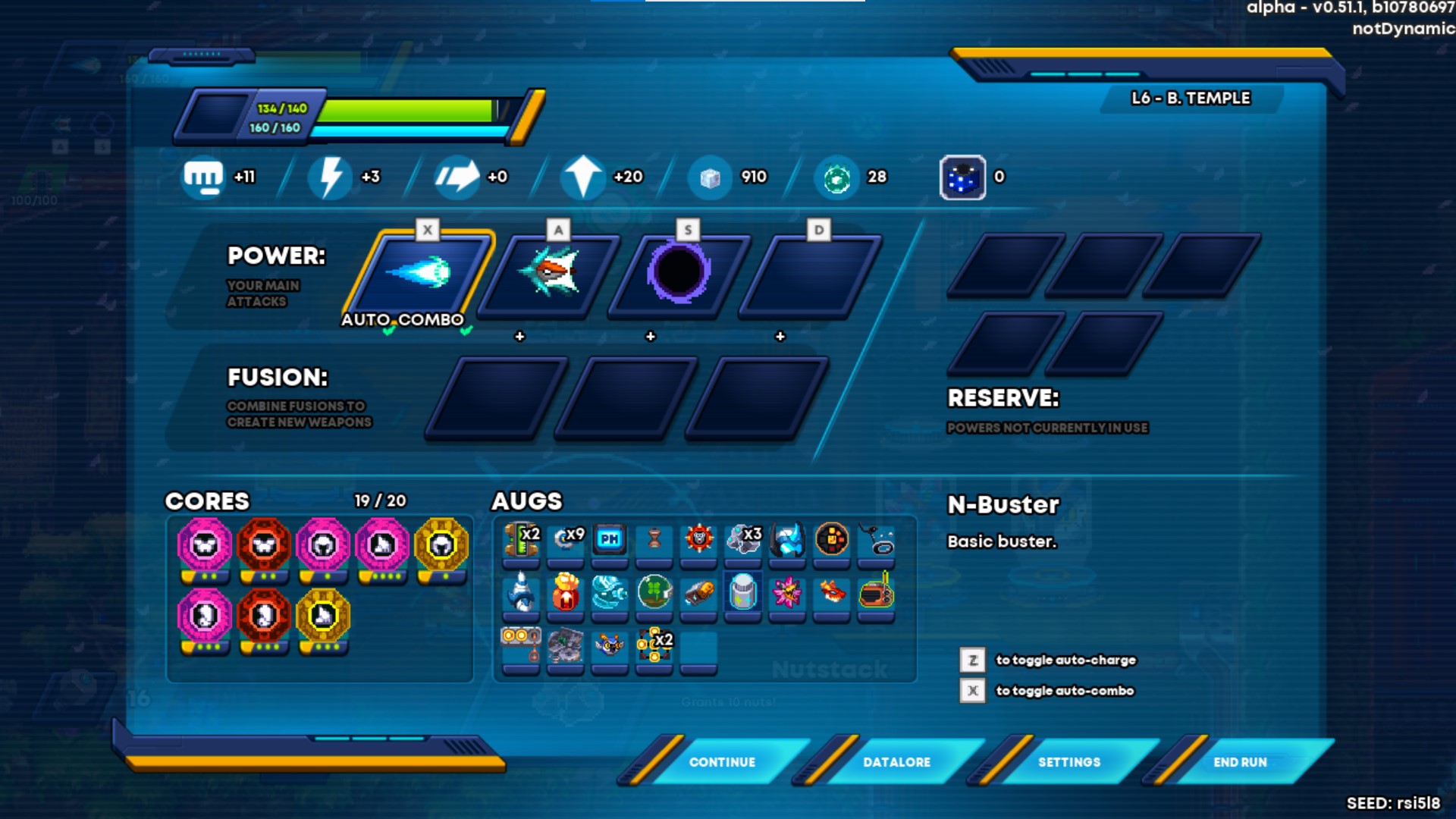Select the pink flower aug
The image size is (1456, 819).
787,592
